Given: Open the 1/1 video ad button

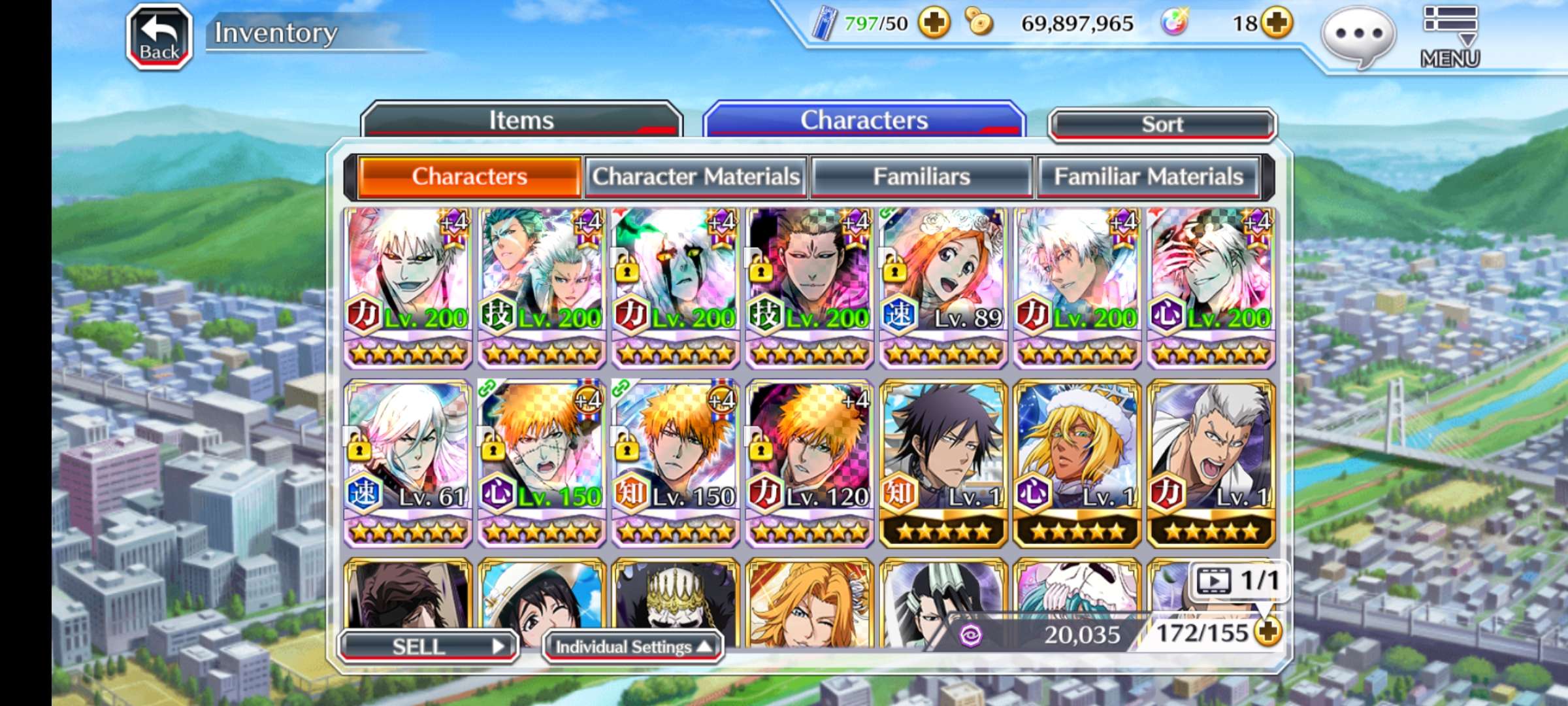Looking at the screenshot, I should [1238, 580].
